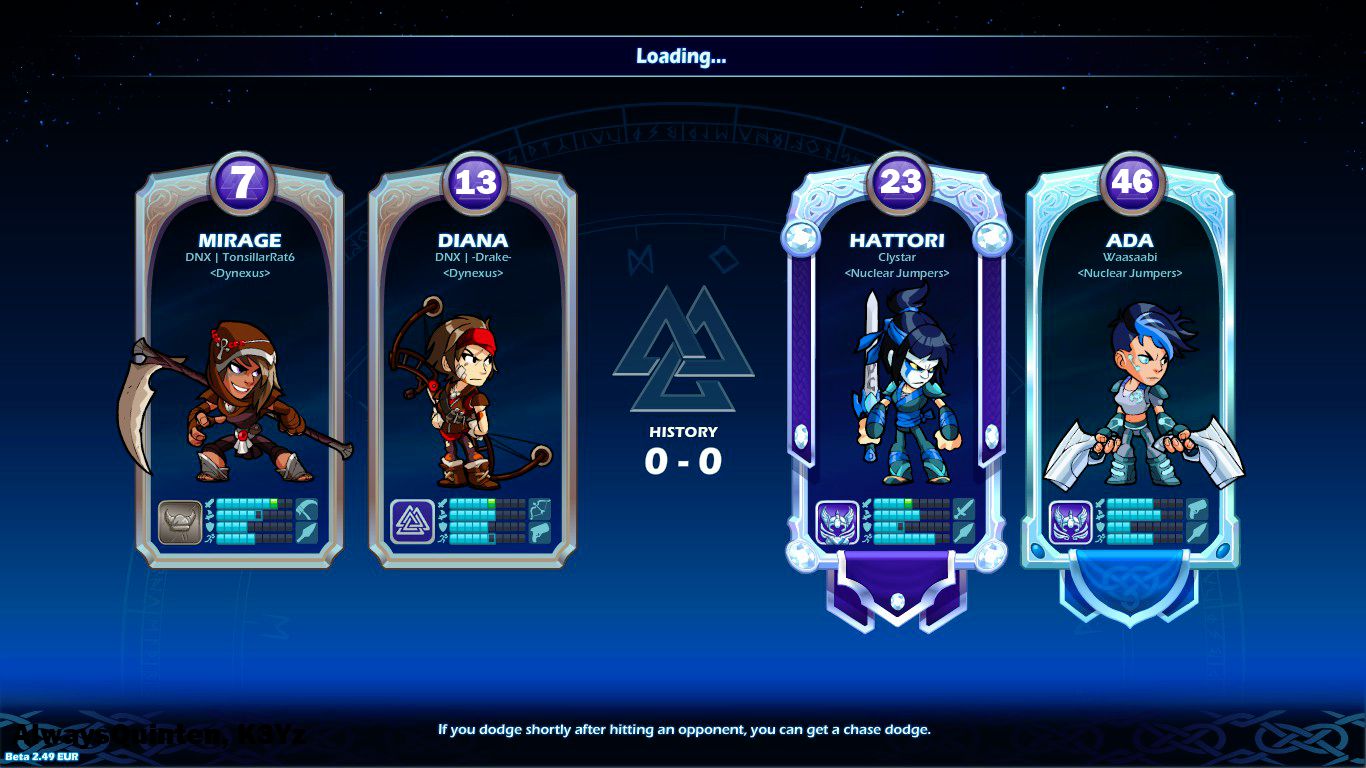Click the blaster weapon icon on Ada's card
Screen dimensions: 1366x768
(x=1198, y=510)
